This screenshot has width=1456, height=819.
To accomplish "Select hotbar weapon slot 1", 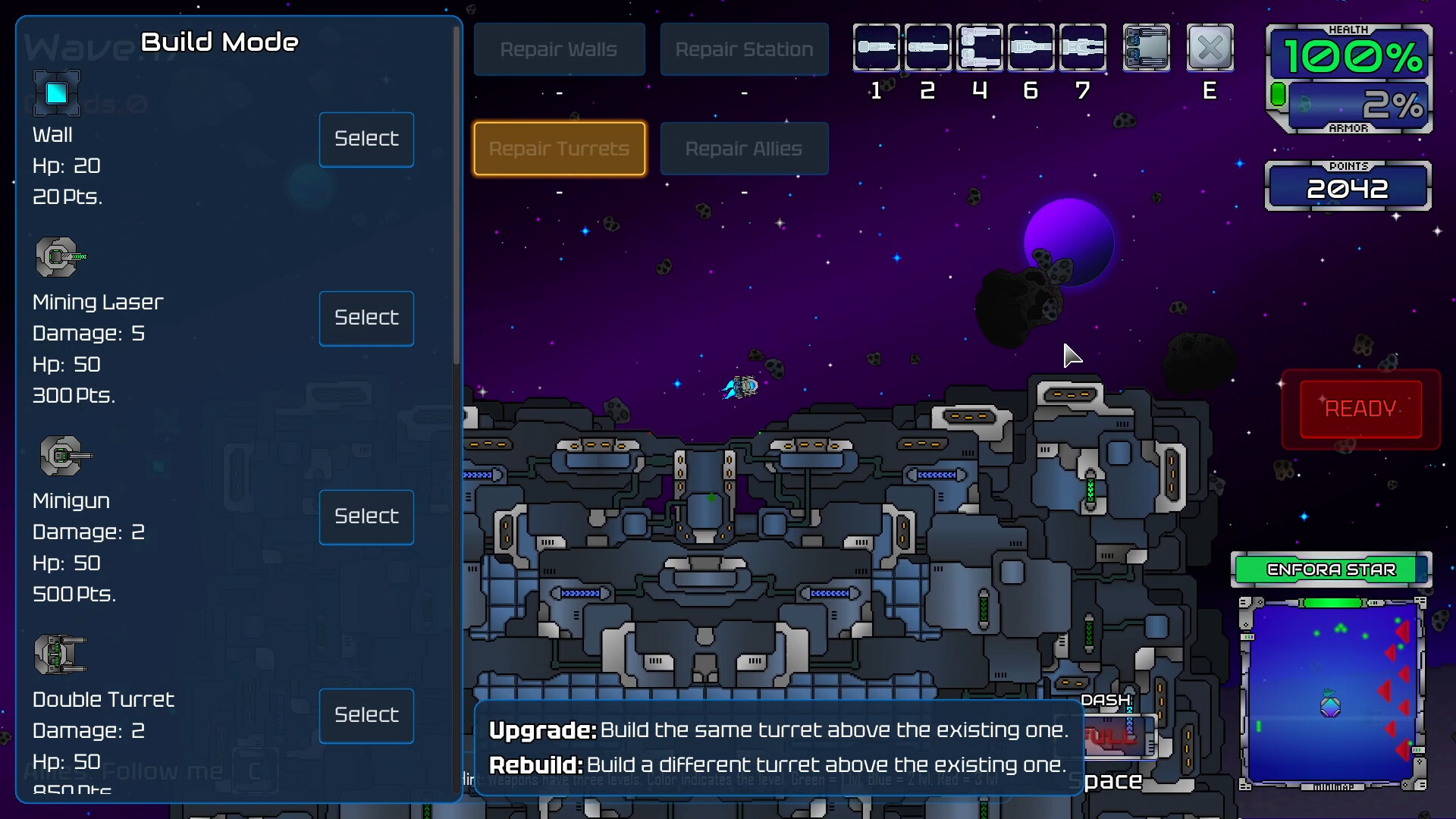I will pyautogui.click(x=877, y=47).
